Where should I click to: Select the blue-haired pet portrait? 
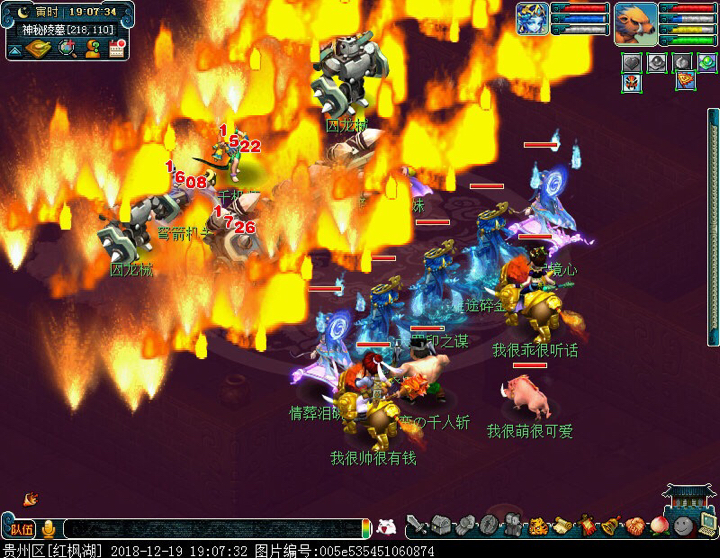(531, 18)
